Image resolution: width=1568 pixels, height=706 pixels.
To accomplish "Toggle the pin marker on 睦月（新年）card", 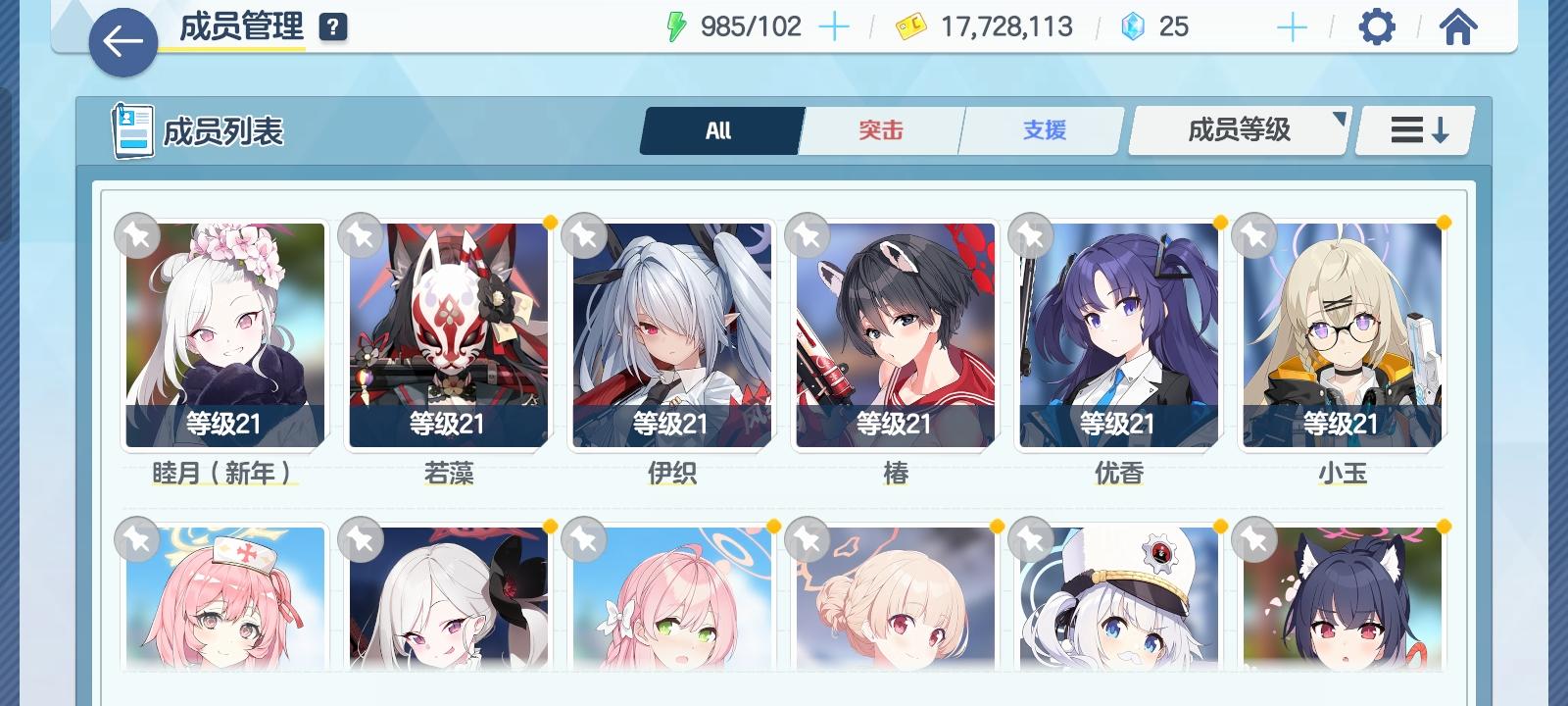I will 138,236.
